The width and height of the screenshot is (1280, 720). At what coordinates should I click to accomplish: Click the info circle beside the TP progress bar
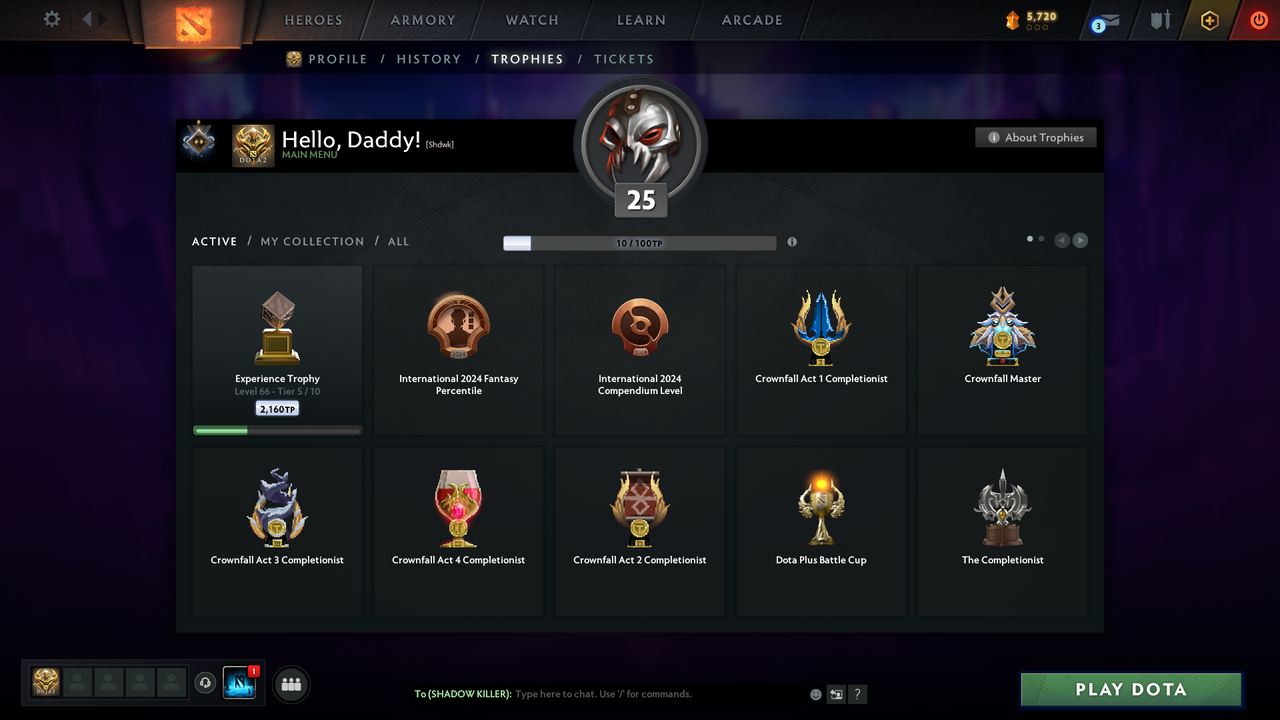point(792,242)
